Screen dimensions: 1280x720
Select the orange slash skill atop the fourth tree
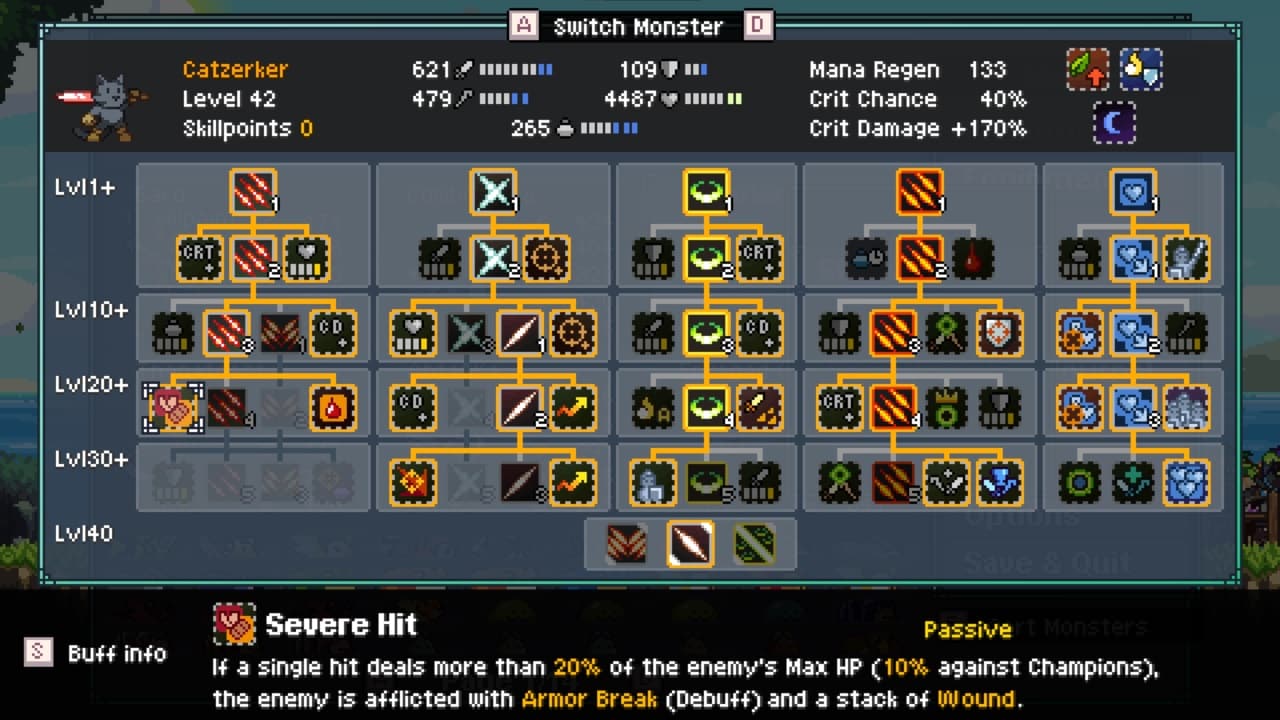coord(918,192)
